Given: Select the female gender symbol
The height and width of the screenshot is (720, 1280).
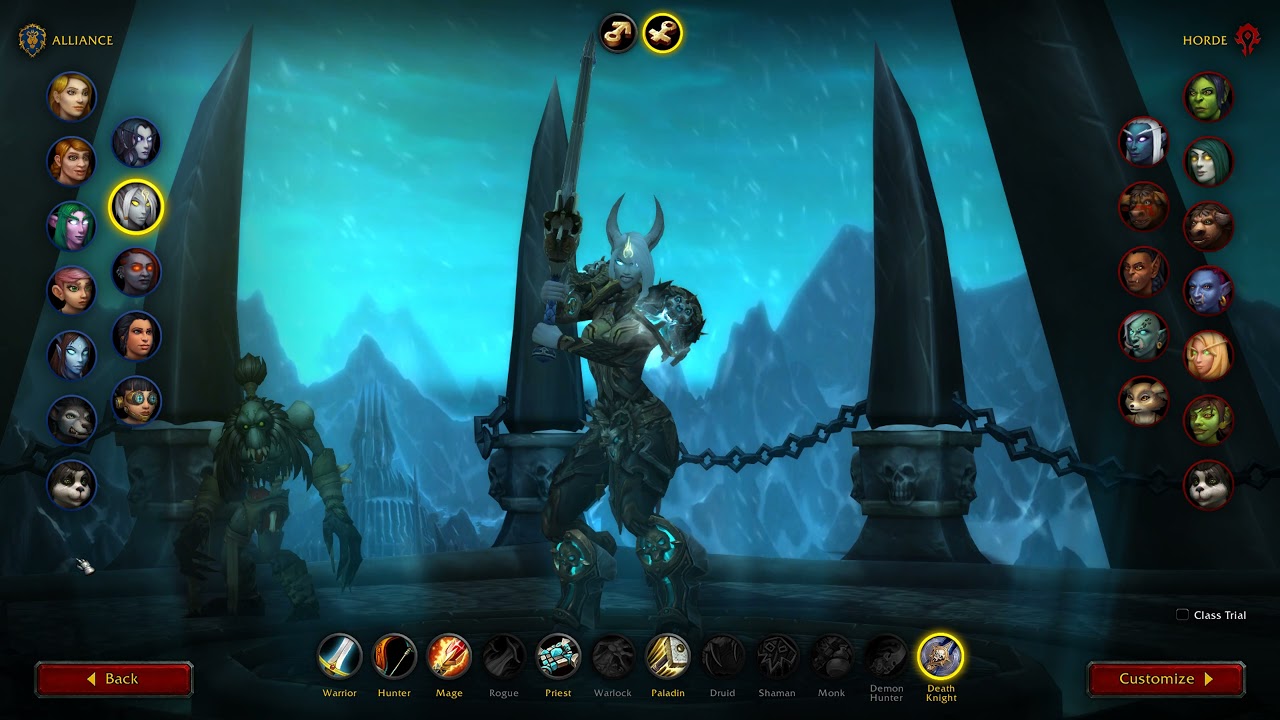Looking at the screenshot, I should coord(663,32).
